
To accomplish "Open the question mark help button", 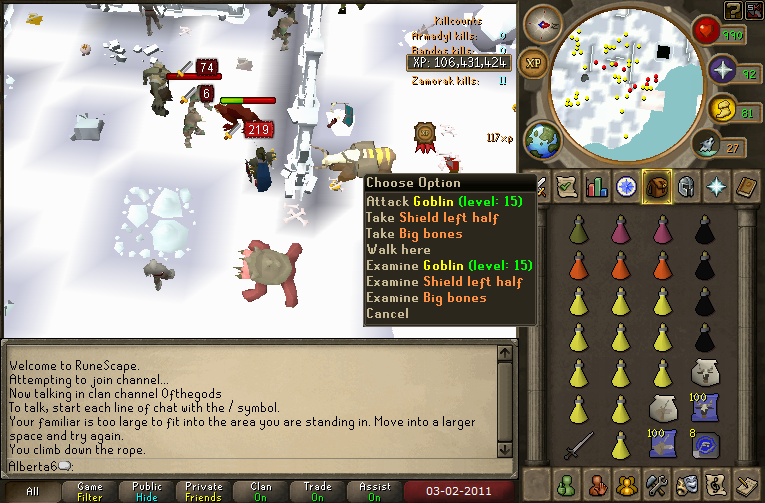I will 734,10.
